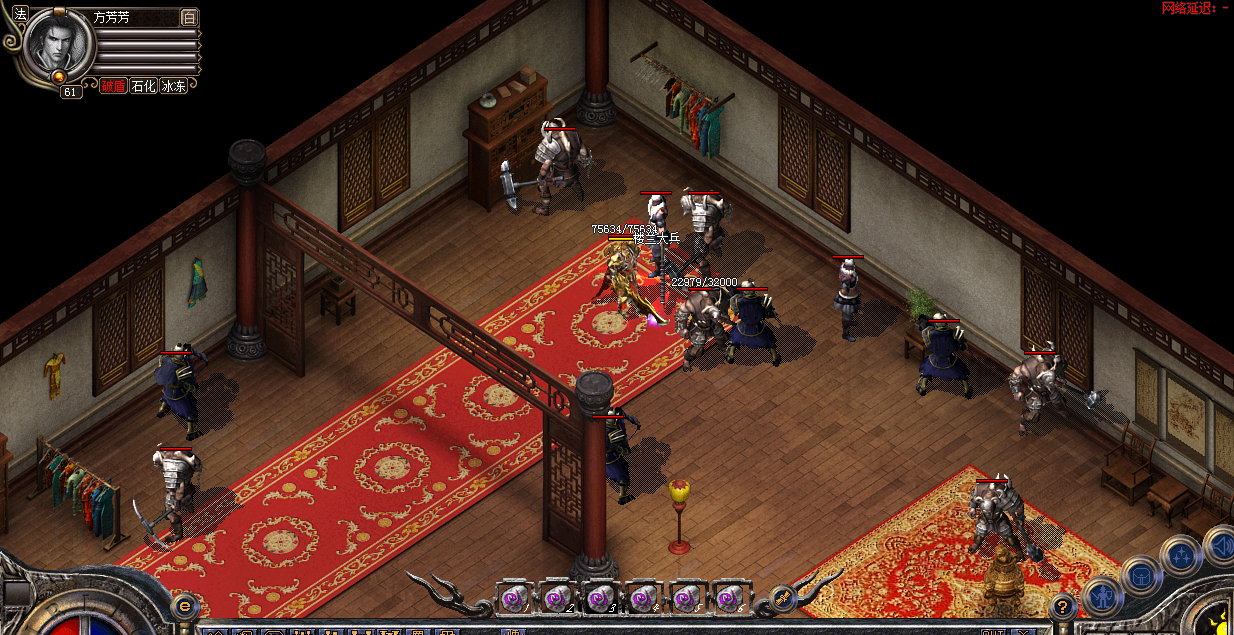The width and height of the screenshot is (1234, 635).
Task: Toggle sound with the speaker button
Action: point(1220,545)
